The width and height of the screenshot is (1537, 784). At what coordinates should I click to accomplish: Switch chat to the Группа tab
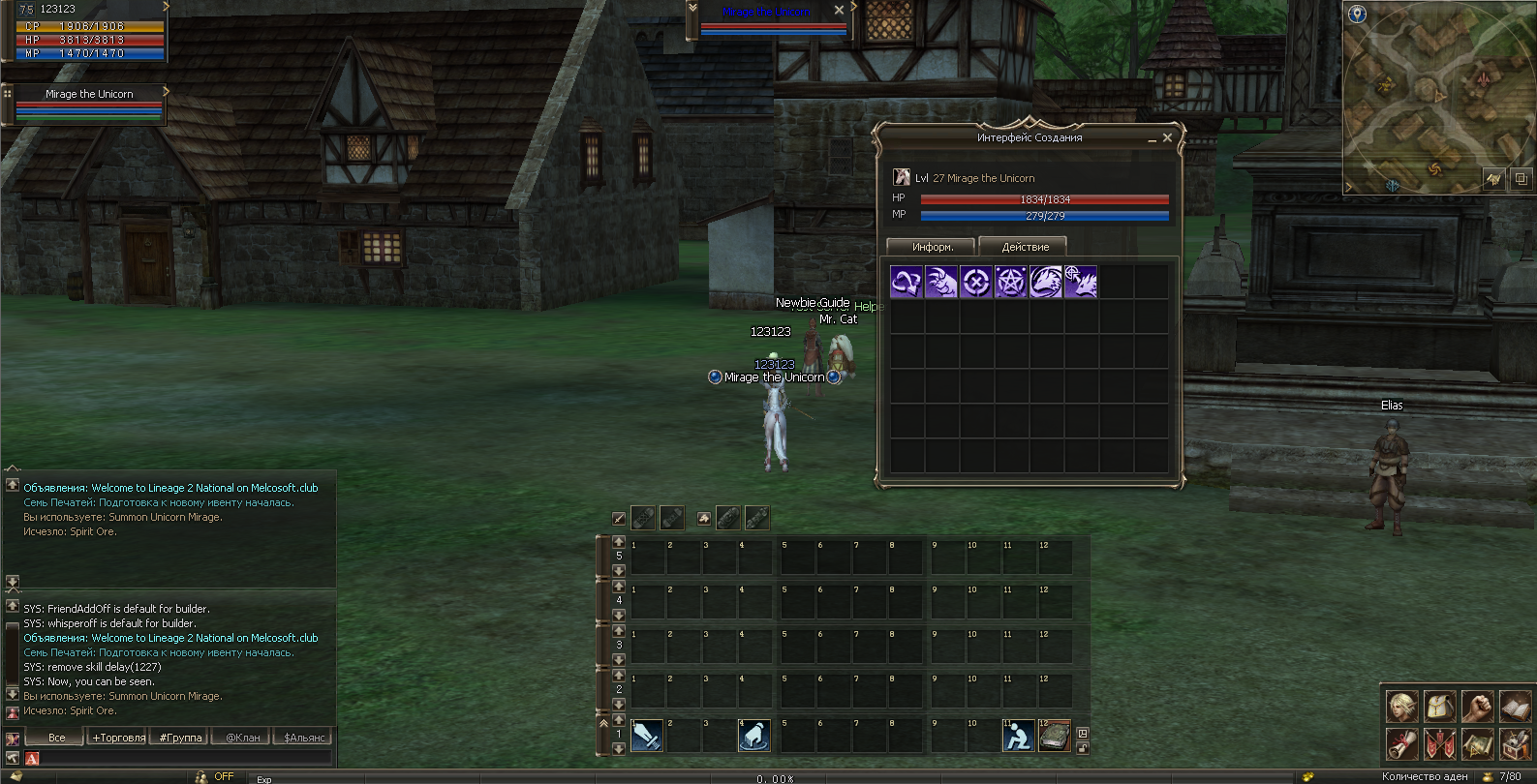click(x=180, y=738)
